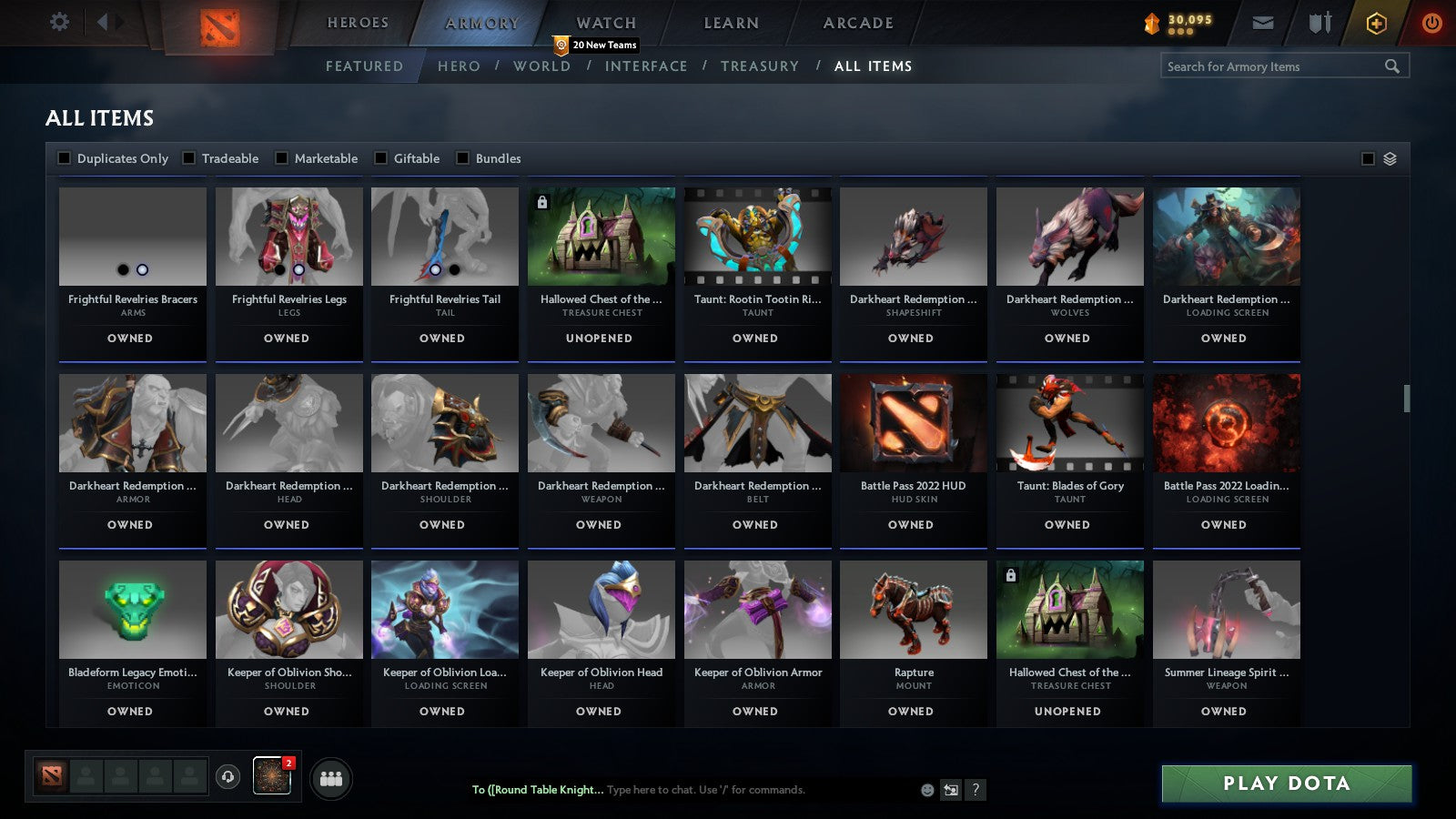Image resolution: width=1456 pixels, height=819 pixels.
Task: Open the gold plus upgrade icon
Action: 1375,23
